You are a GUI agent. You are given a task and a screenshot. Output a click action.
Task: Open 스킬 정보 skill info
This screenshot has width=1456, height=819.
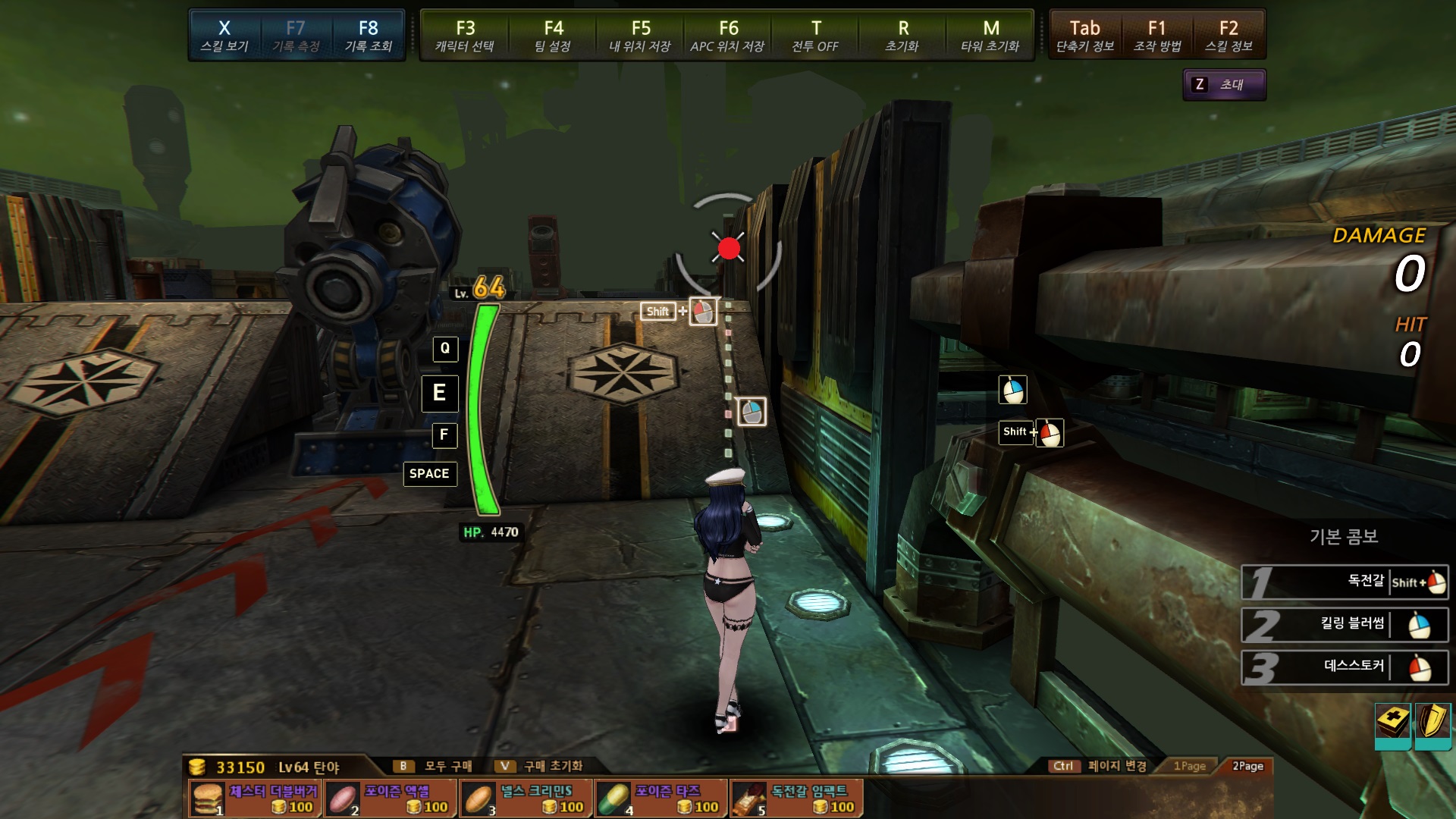(1228, 36)
